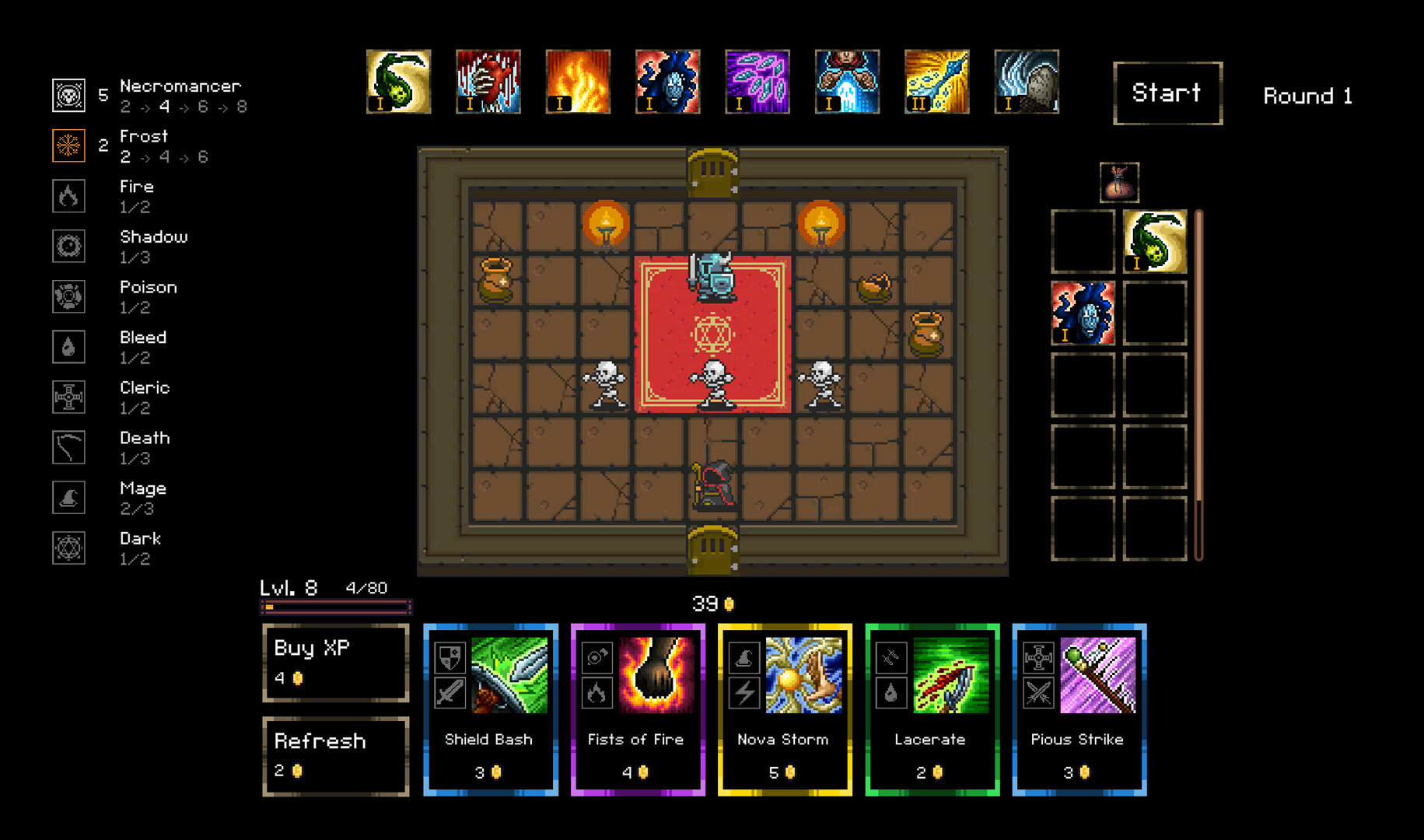Viewport: 1424px width, 840px height.
Task: Select the green sprout unit icon in top row
Action: (397, 81)
